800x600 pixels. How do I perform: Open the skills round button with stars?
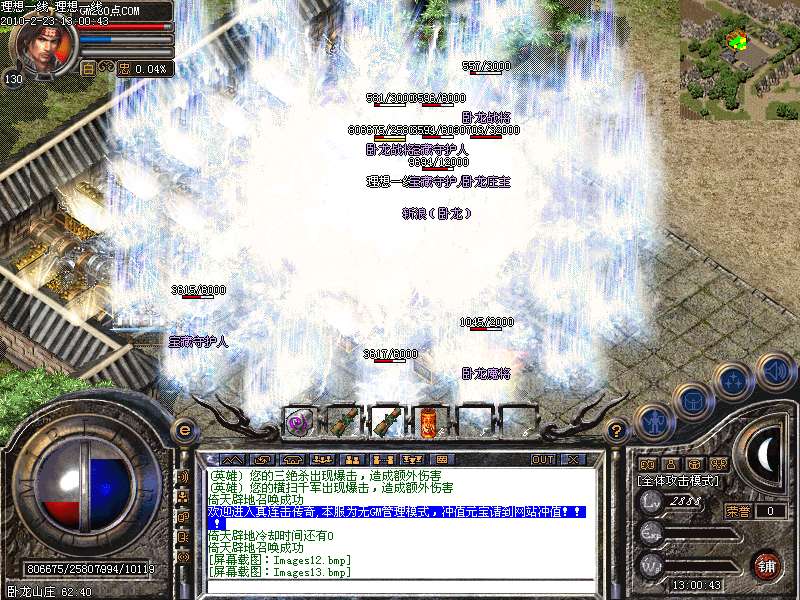pos(735,381)
